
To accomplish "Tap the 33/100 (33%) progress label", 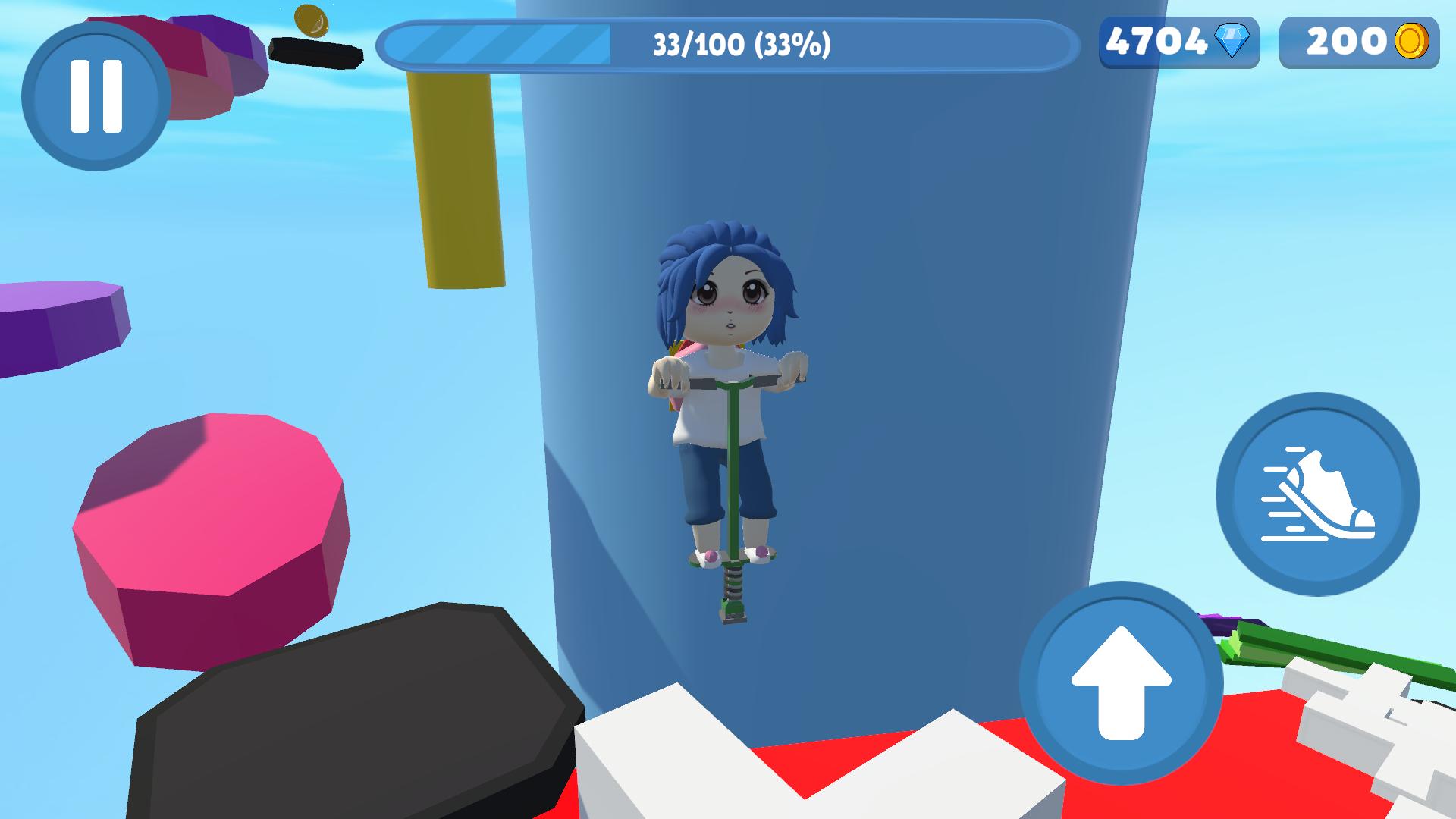I will click(x=739, y=45).
